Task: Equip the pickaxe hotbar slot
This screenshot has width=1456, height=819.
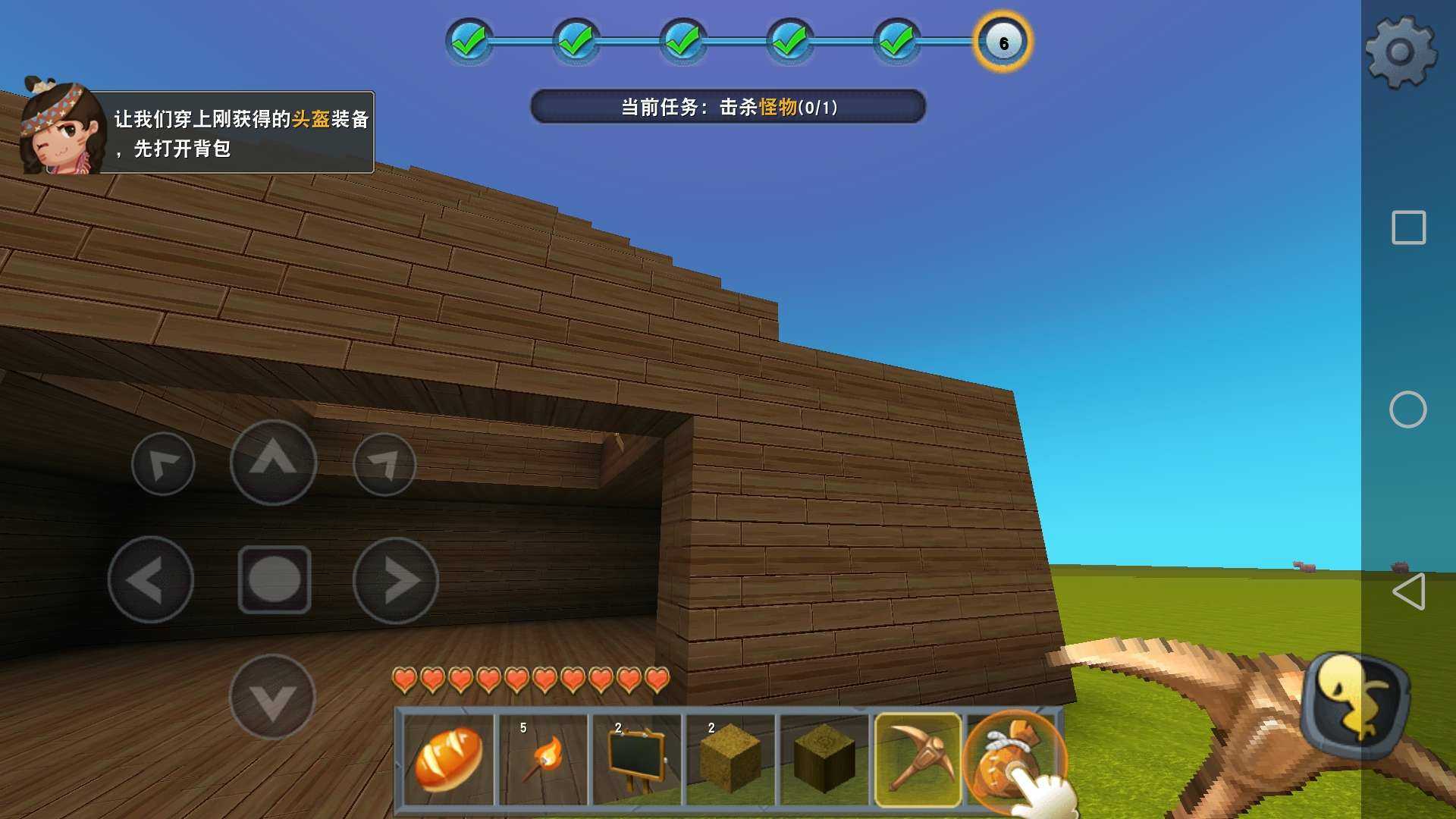Action: point(918,759)
